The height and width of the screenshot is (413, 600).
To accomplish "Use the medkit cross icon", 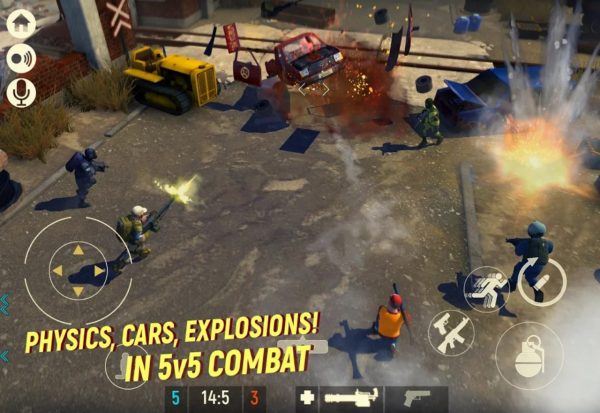I will [x=308, y=398].
